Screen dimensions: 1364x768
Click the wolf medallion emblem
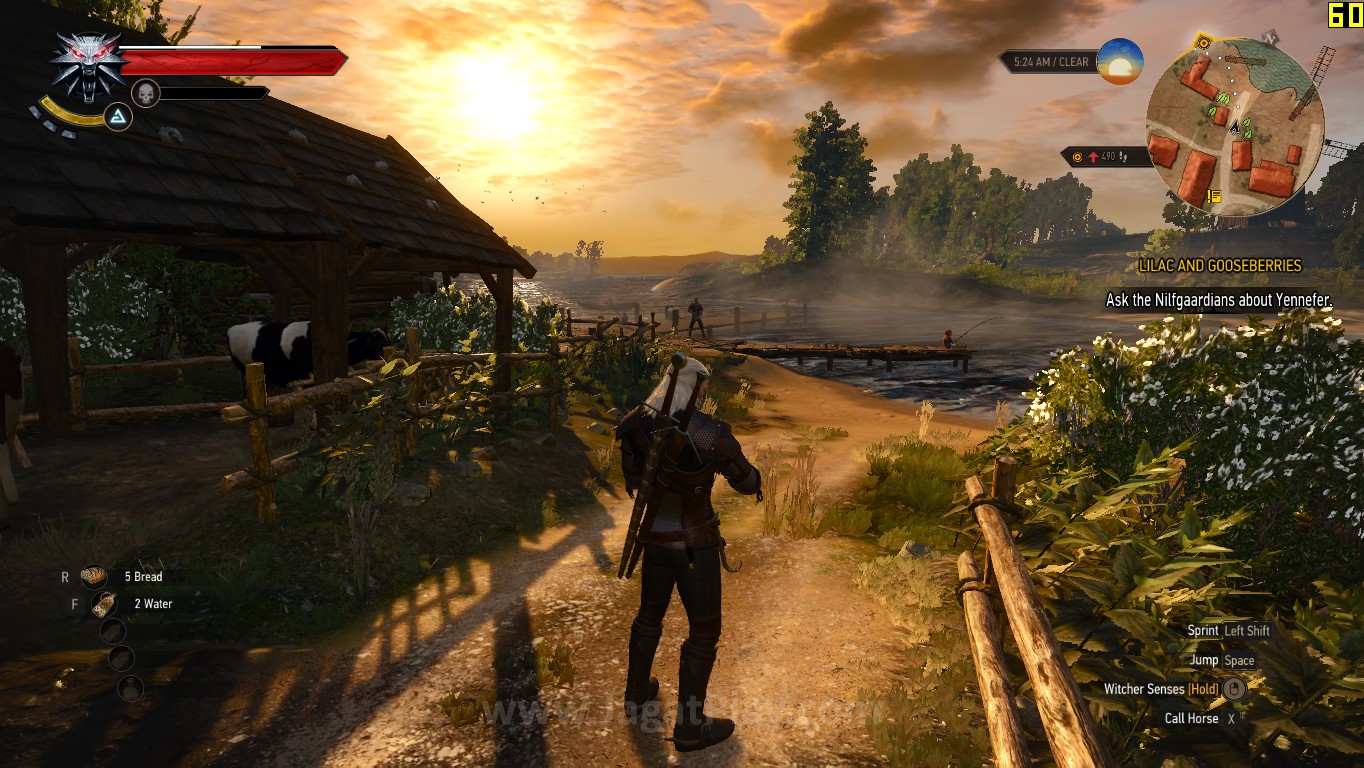(x=87, y=65)
